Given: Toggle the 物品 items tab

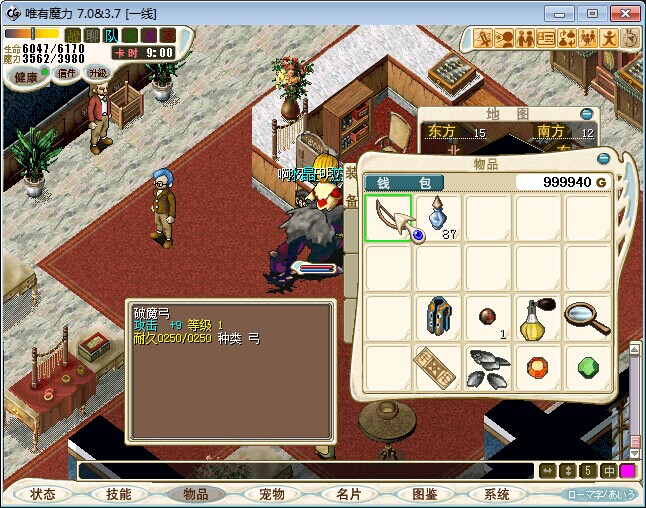Looking at the screenshot, I should click(195, 494).
